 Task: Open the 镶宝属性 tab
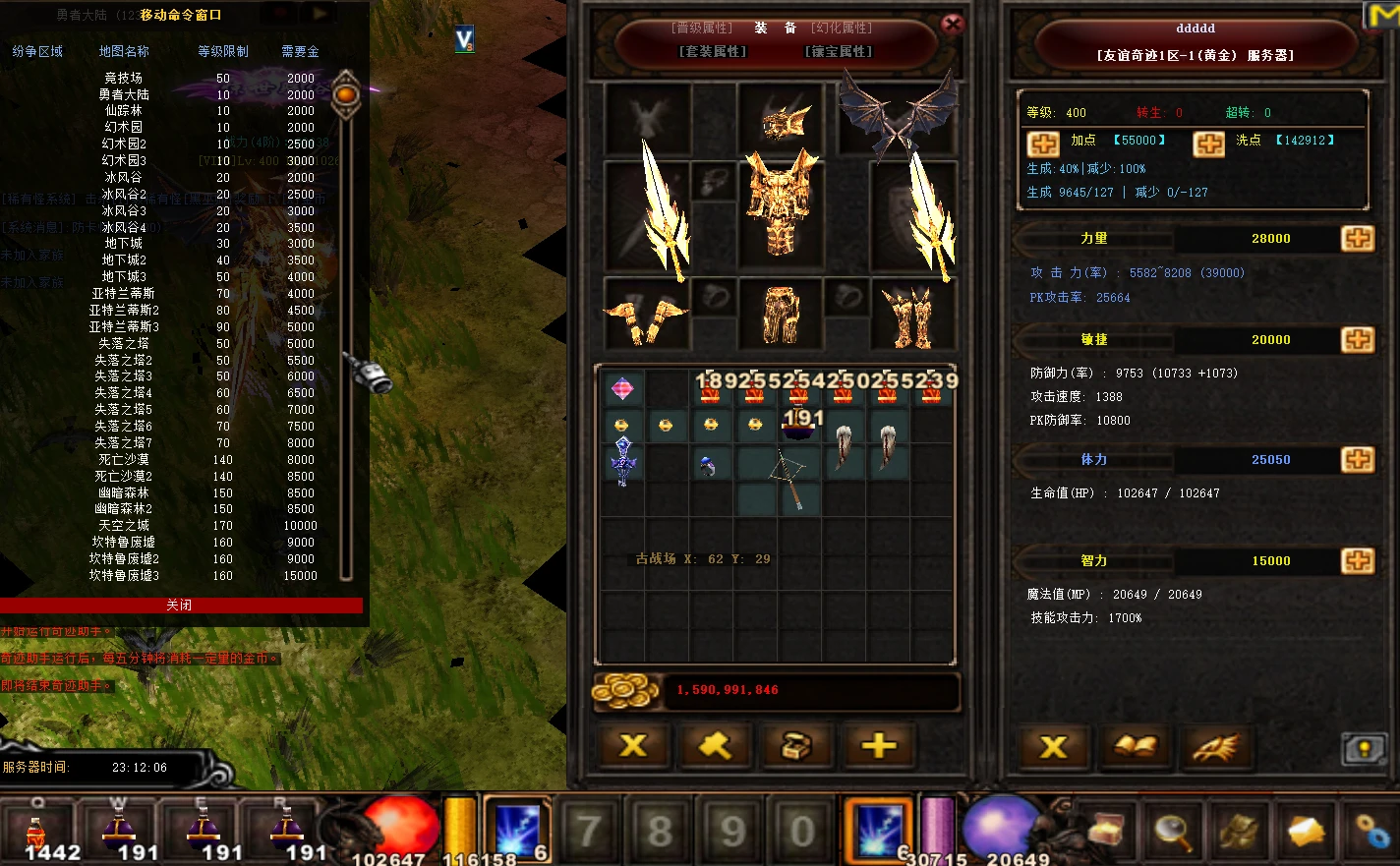click(x=838, y=51)
